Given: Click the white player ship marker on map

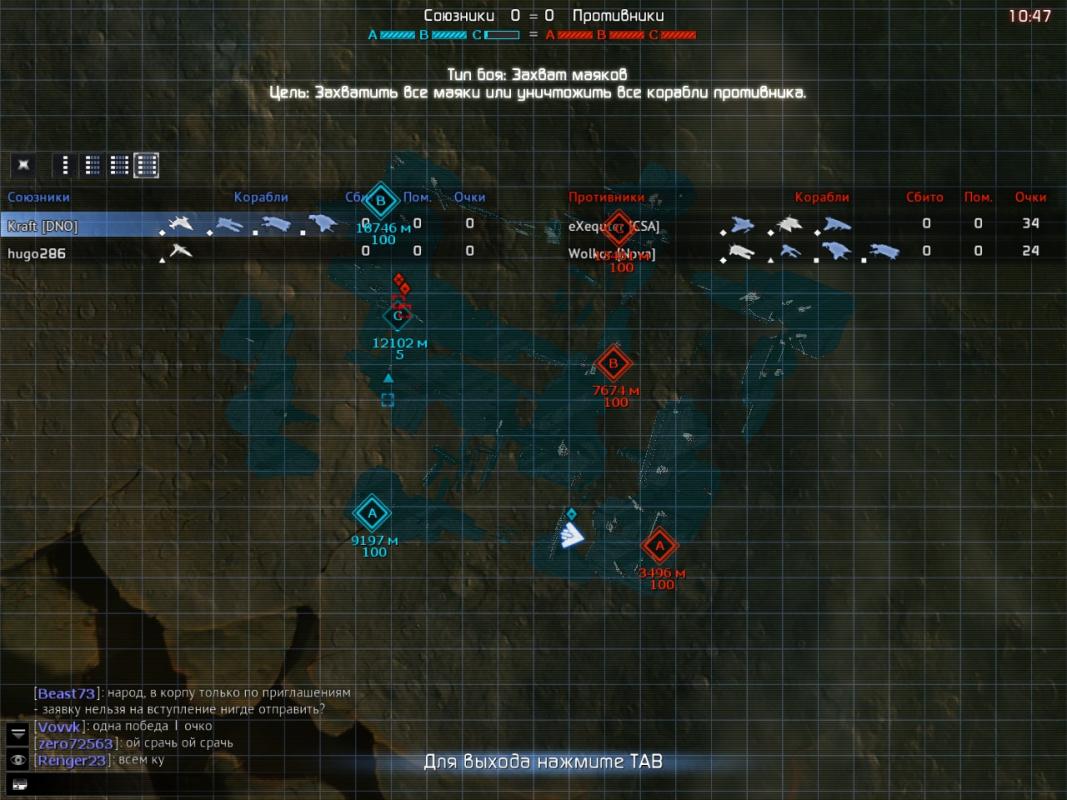Looking at the screenshot, I should tap(571, 538).
